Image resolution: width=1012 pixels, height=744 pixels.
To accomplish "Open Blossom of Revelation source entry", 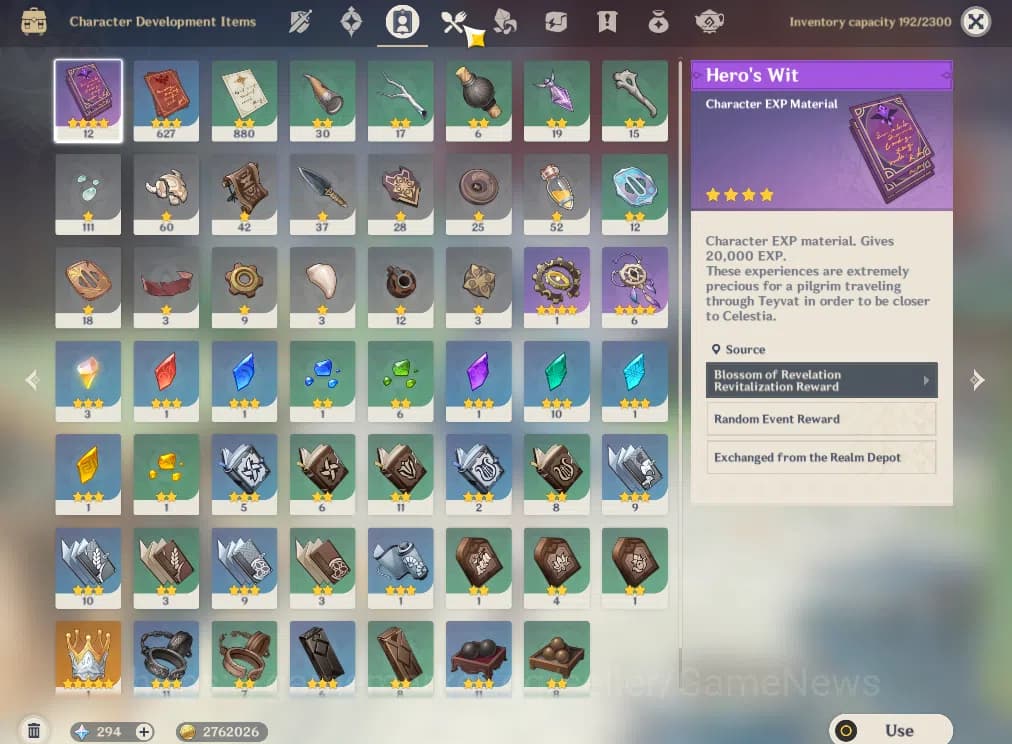I will coord(821,380).
